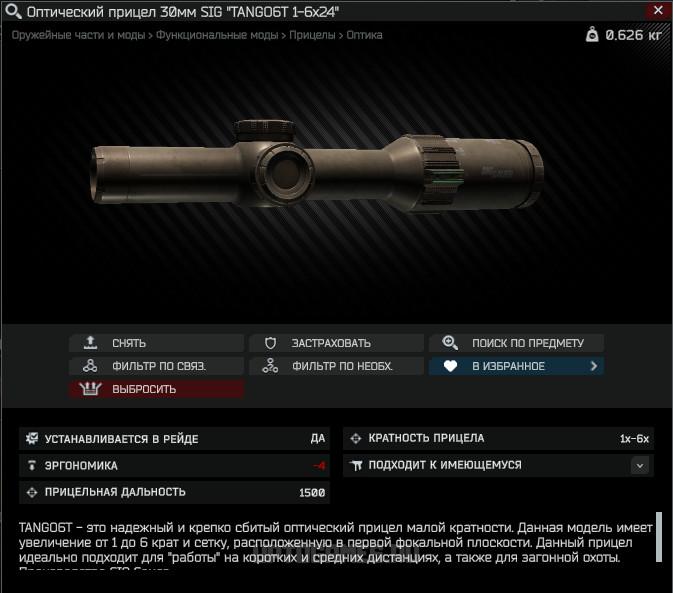Navigate to the Прицелы breadcrumb category
673x593 pixels.
pos(312,35)
